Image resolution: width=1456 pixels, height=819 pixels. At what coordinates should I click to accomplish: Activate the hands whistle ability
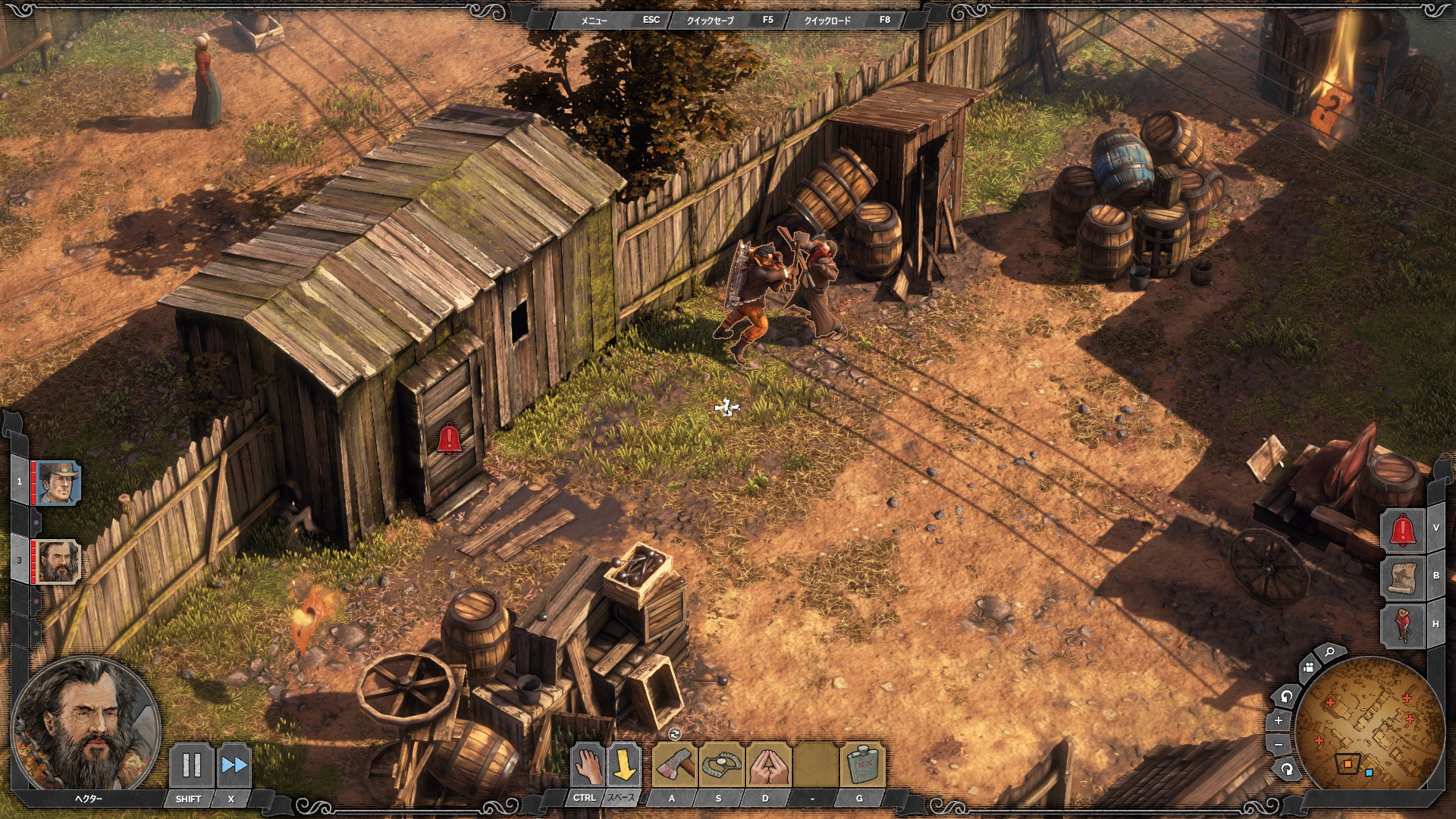click(767, 765)
